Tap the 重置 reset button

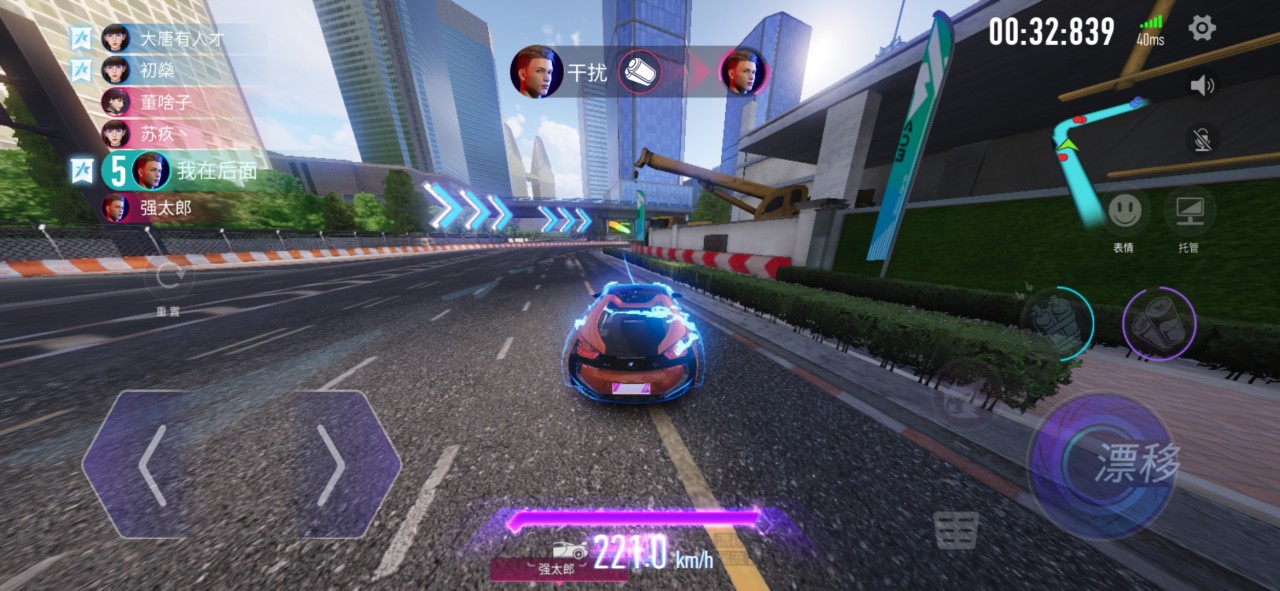[x=168, y=279]
